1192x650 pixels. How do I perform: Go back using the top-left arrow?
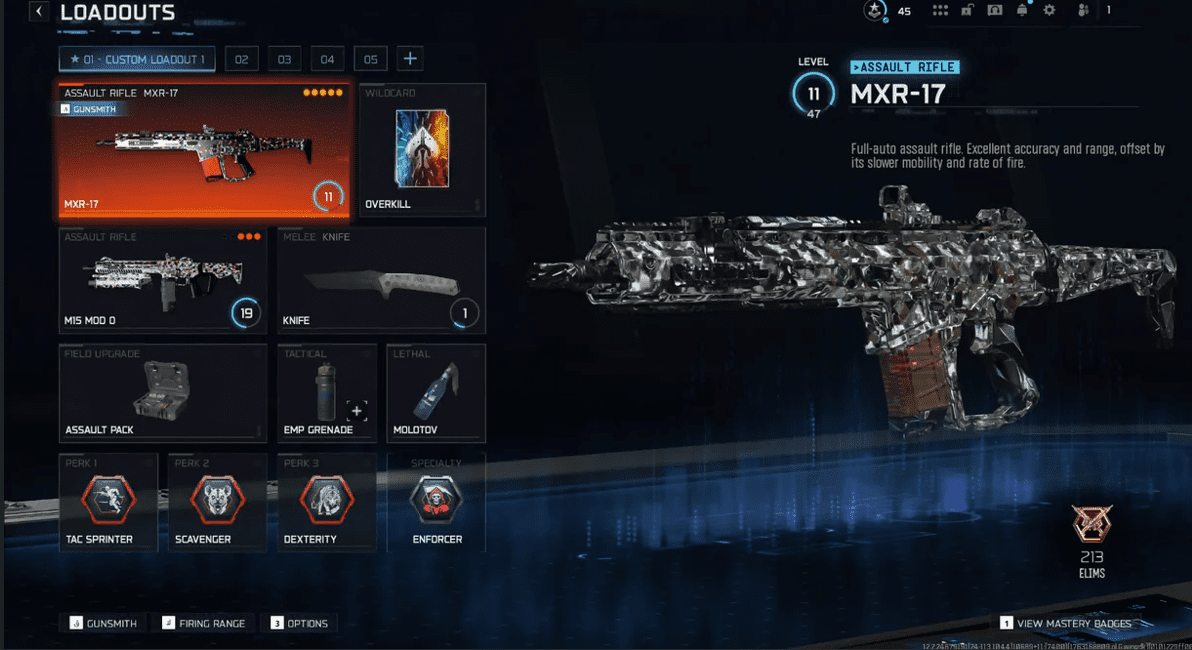point(39,12)
